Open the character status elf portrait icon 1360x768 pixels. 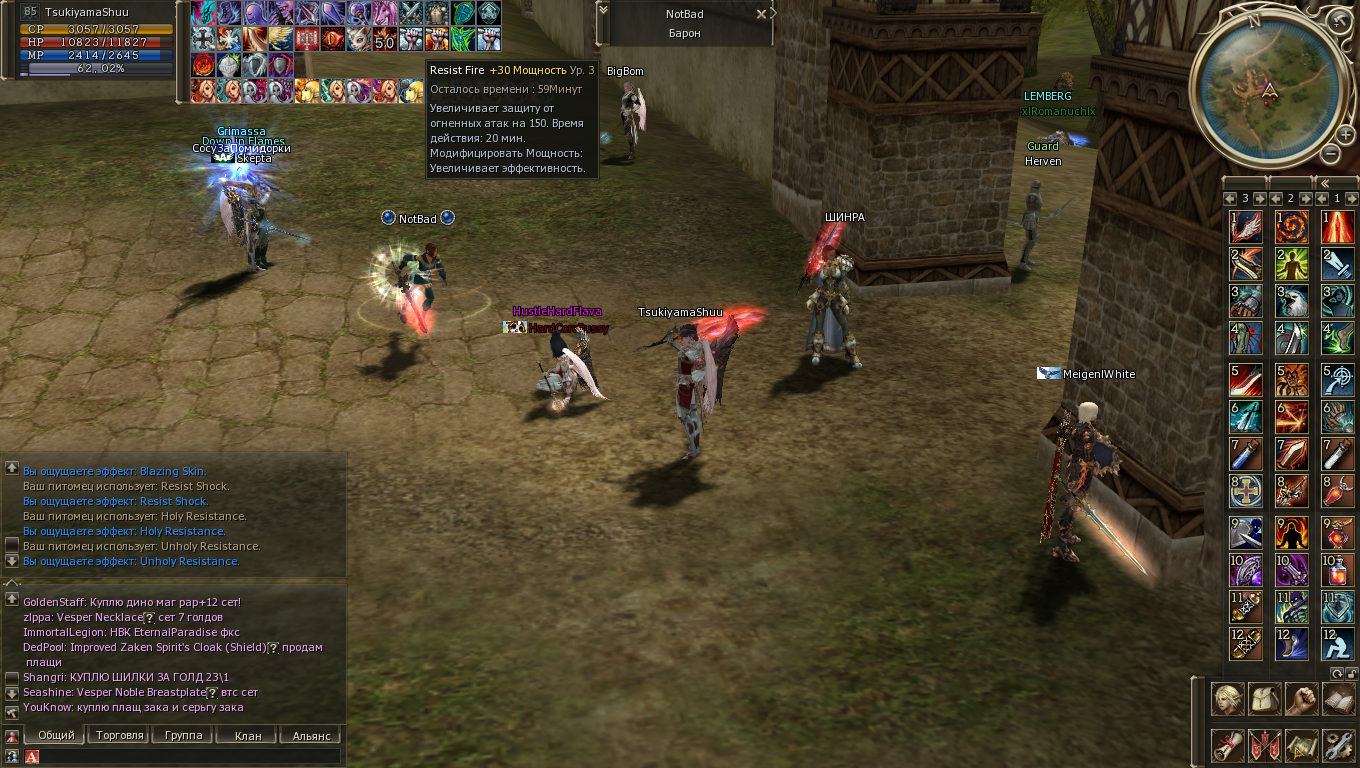pos(1228,698)
